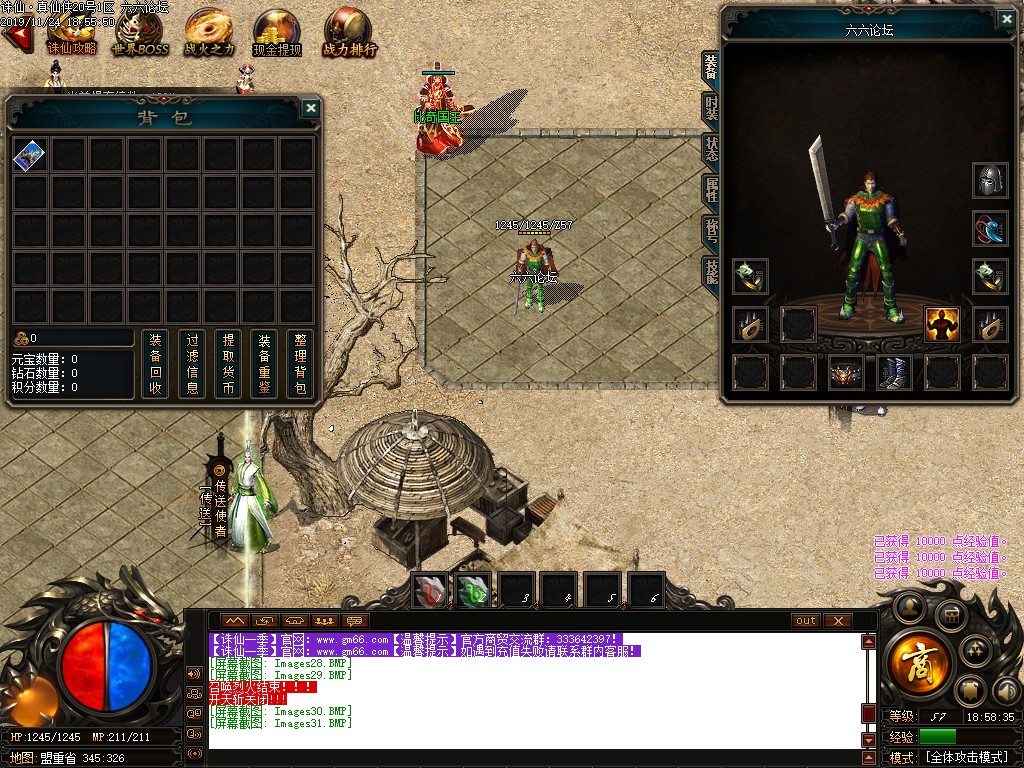Open the round 商 shop button
1024x768 pixels.
click(x=917, y=662)
